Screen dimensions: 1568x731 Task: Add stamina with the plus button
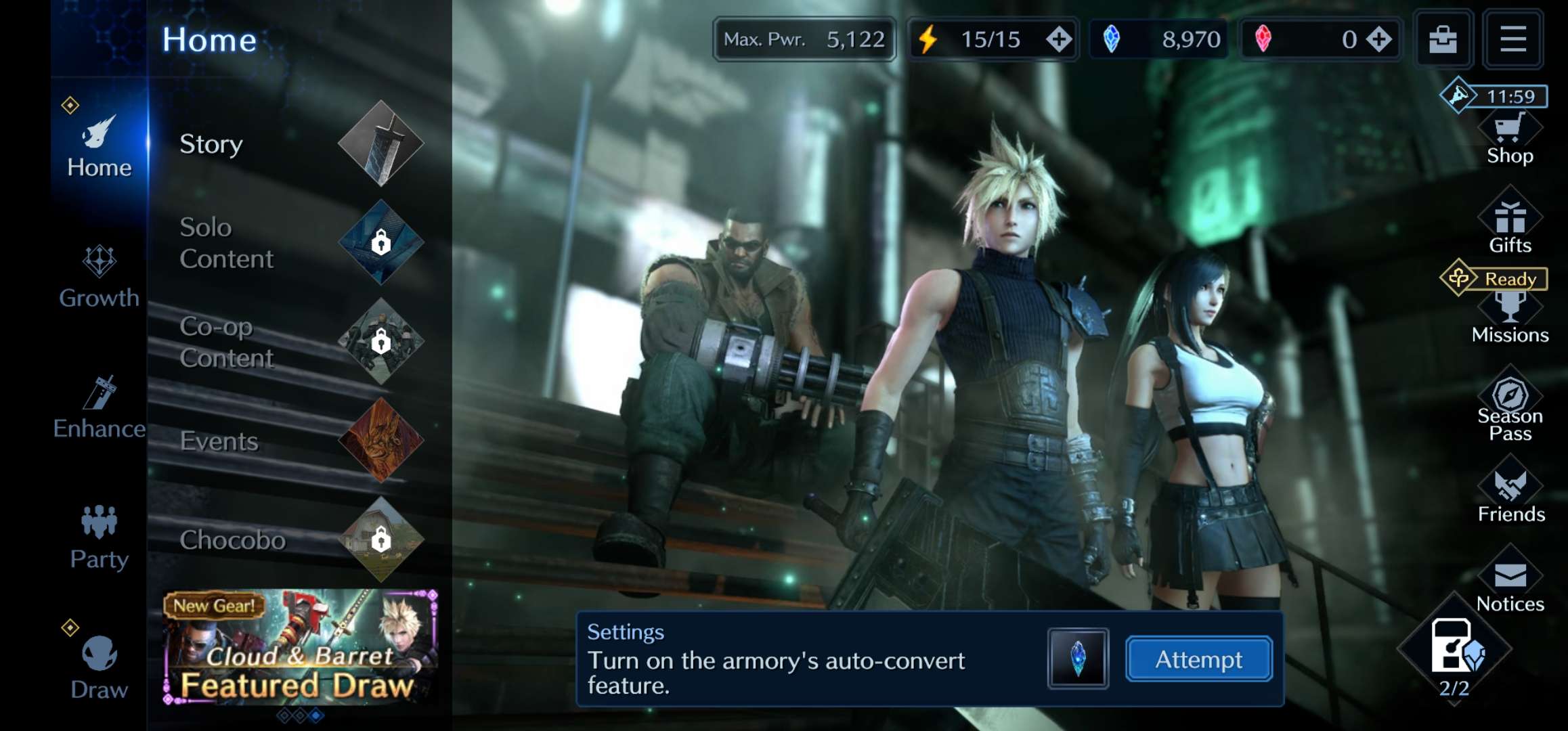(1059, 39)
